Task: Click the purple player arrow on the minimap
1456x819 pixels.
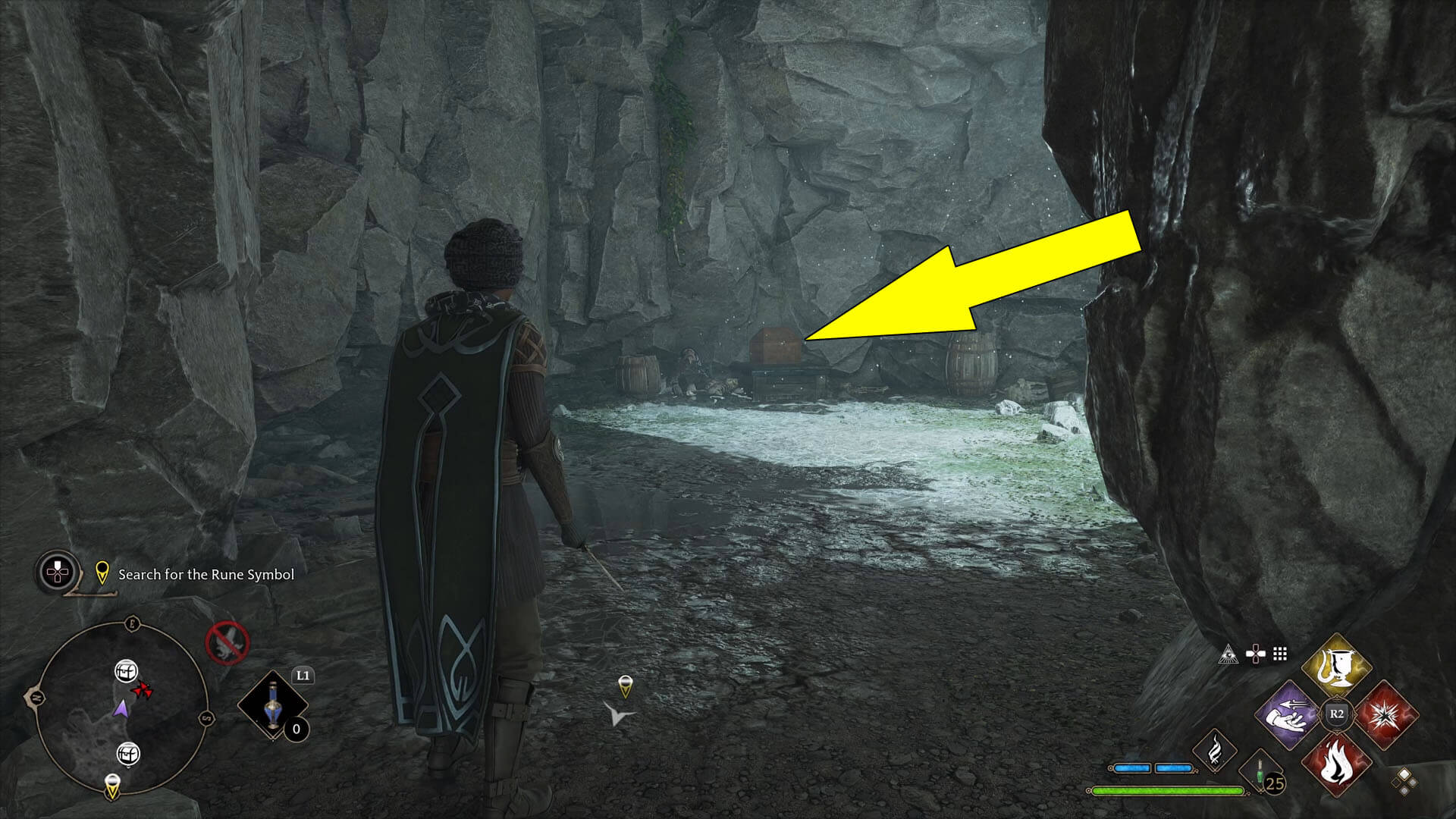Action: click(x=121, y=708)
